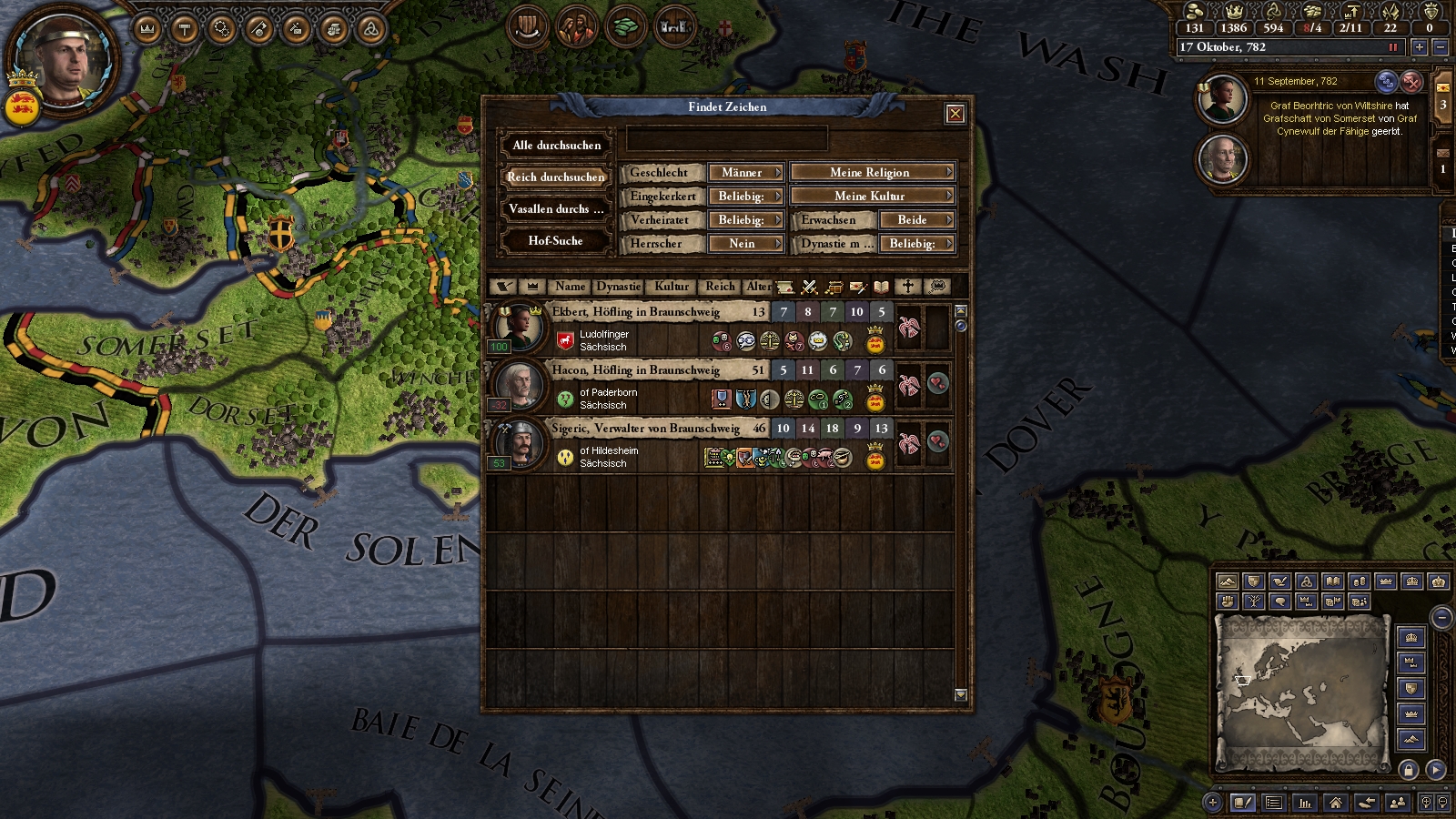
Task: Sort the character list by Name
Action: pos(571,287)
